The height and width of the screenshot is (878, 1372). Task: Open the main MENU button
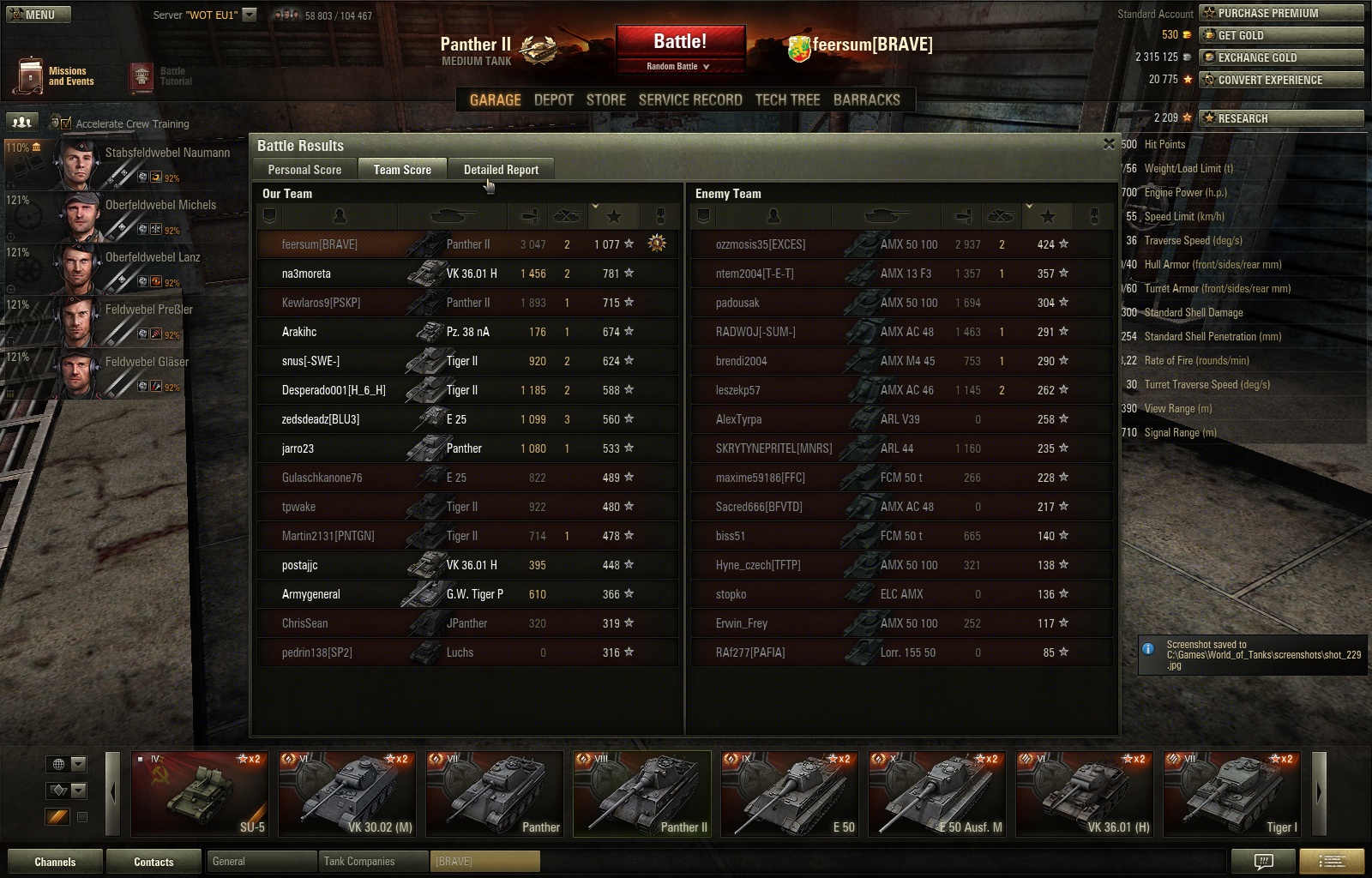pos(38,15)
